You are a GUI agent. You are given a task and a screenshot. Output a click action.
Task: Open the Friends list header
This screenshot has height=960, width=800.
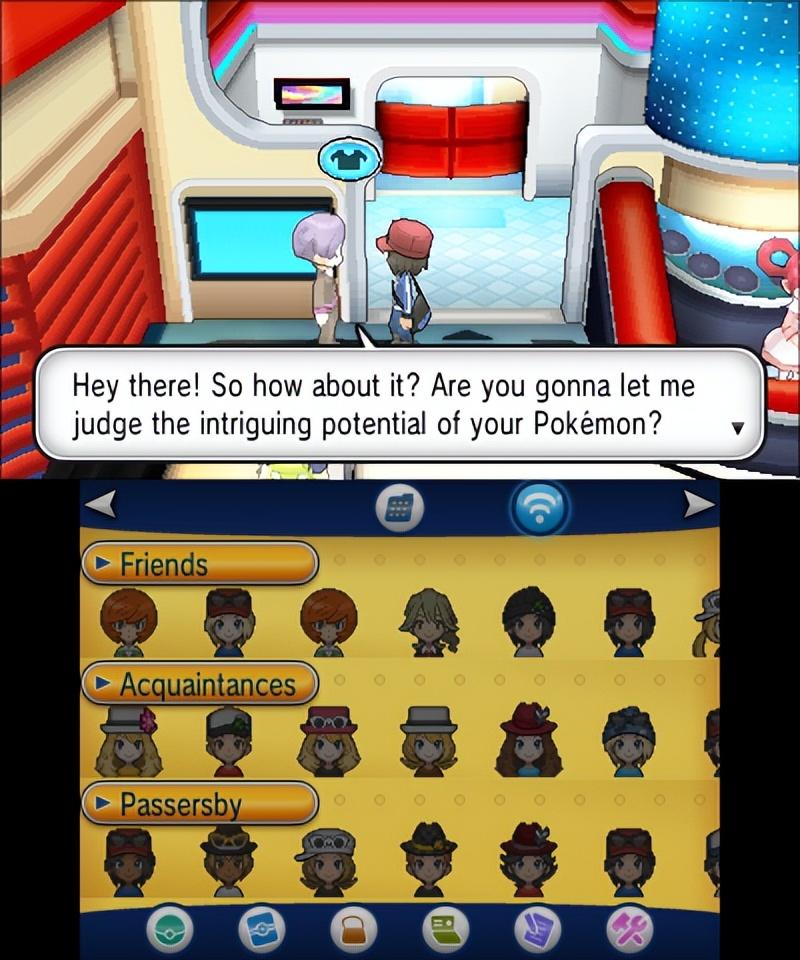(199, 565)
